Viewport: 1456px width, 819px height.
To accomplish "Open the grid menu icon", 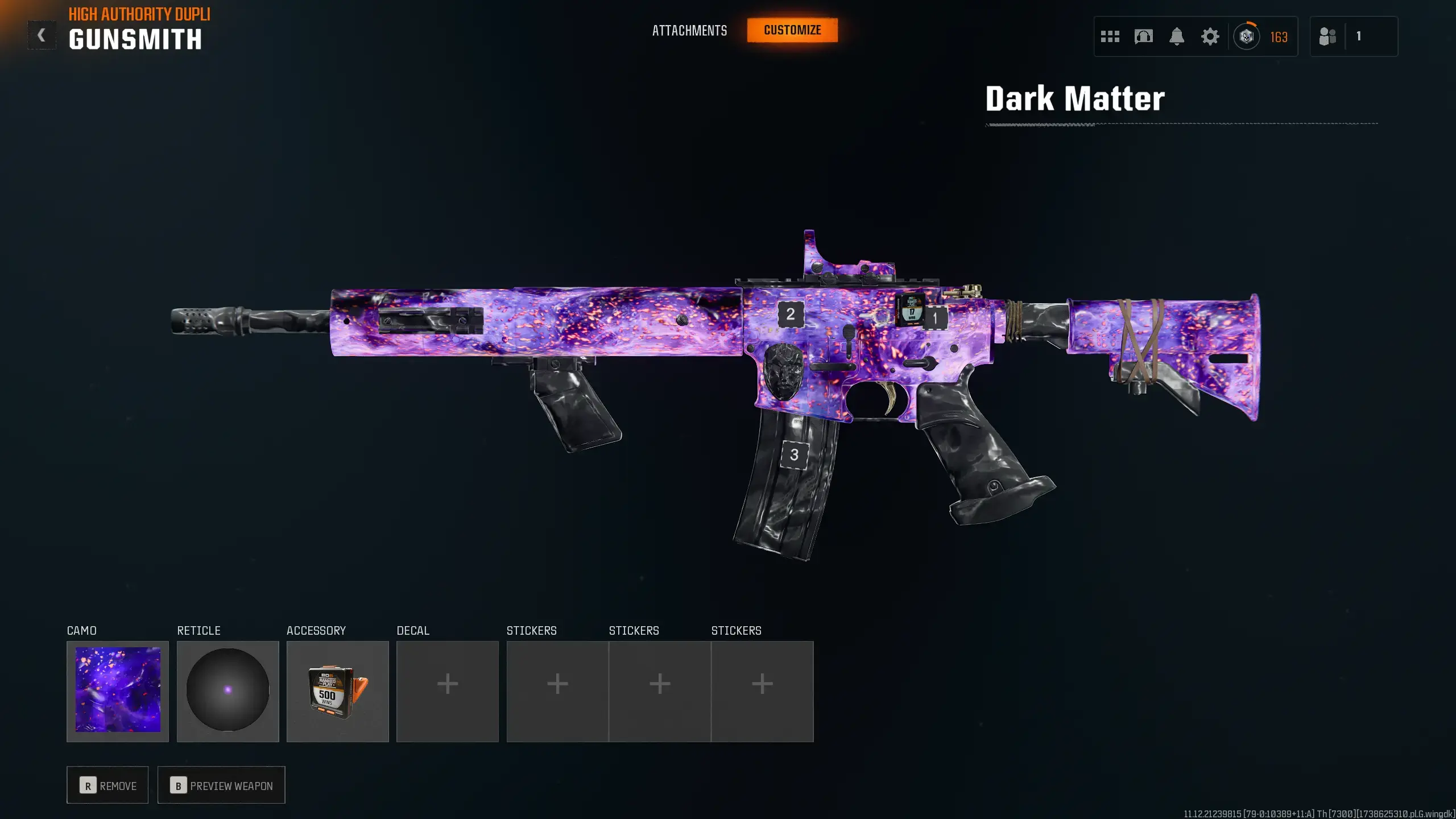I will (x=1110, y=37).
